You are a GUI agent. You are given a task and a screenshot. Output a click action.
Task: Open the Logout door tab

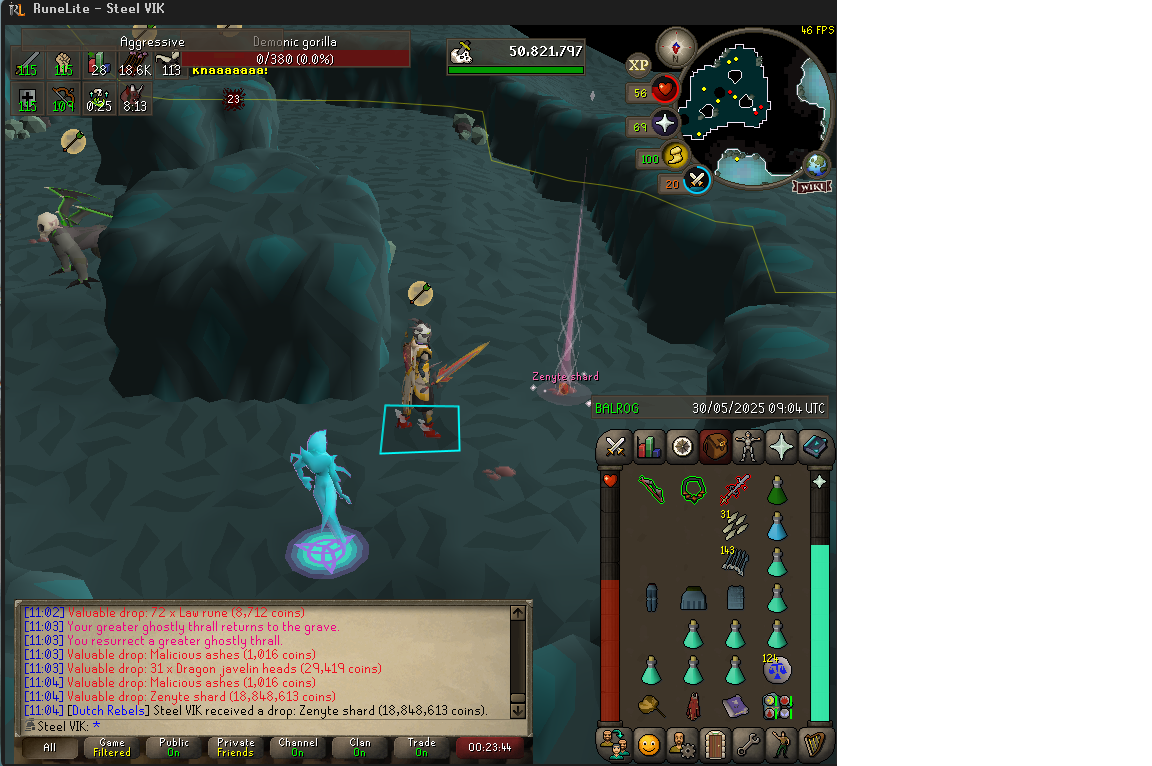tap(714, 744)
